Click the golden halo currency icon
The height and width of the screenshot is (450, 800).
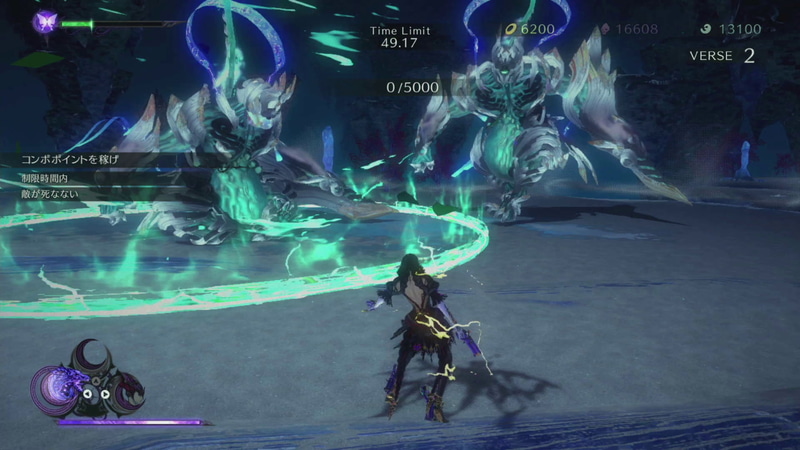point(511,29)
